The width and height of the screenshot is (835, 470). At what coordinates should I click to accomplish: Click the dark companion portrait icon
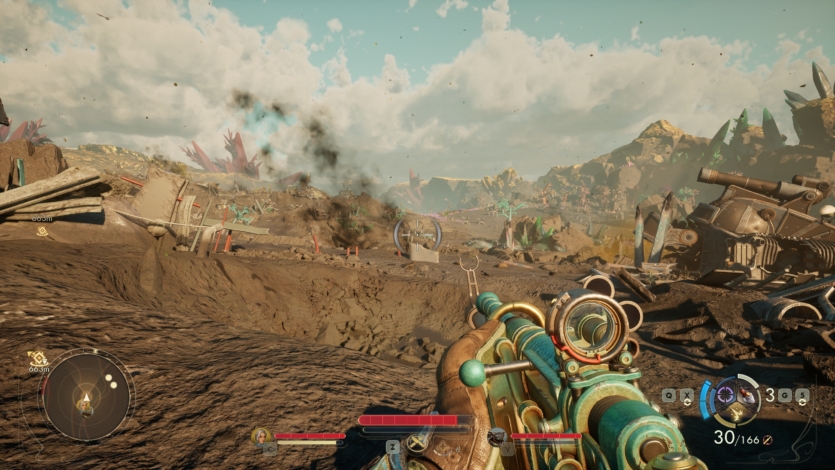pyautogui.click(x=497, y=436)
